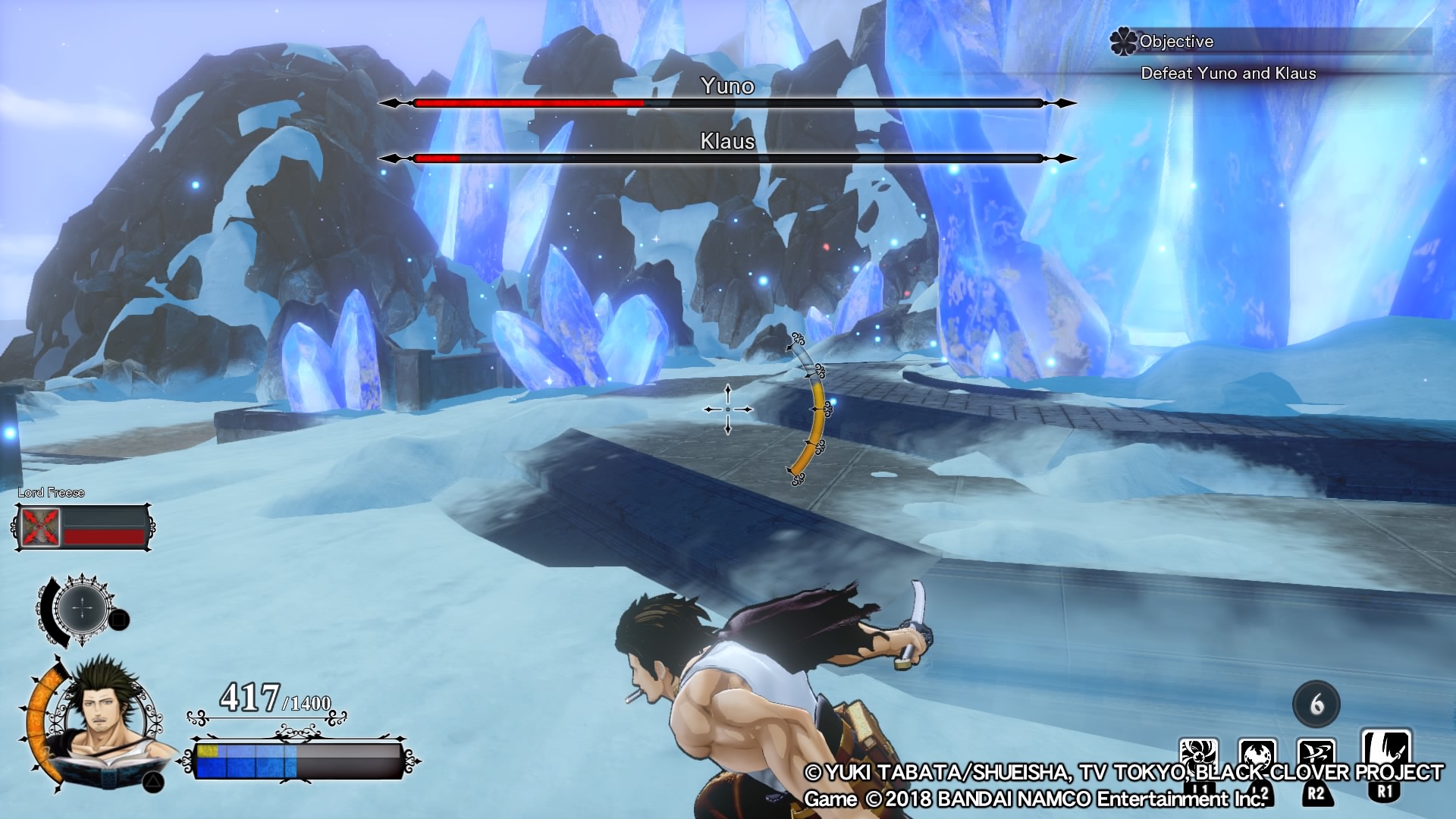
Task: Click the round crosshair lock-on dial
Action: [x=83, y=607]
